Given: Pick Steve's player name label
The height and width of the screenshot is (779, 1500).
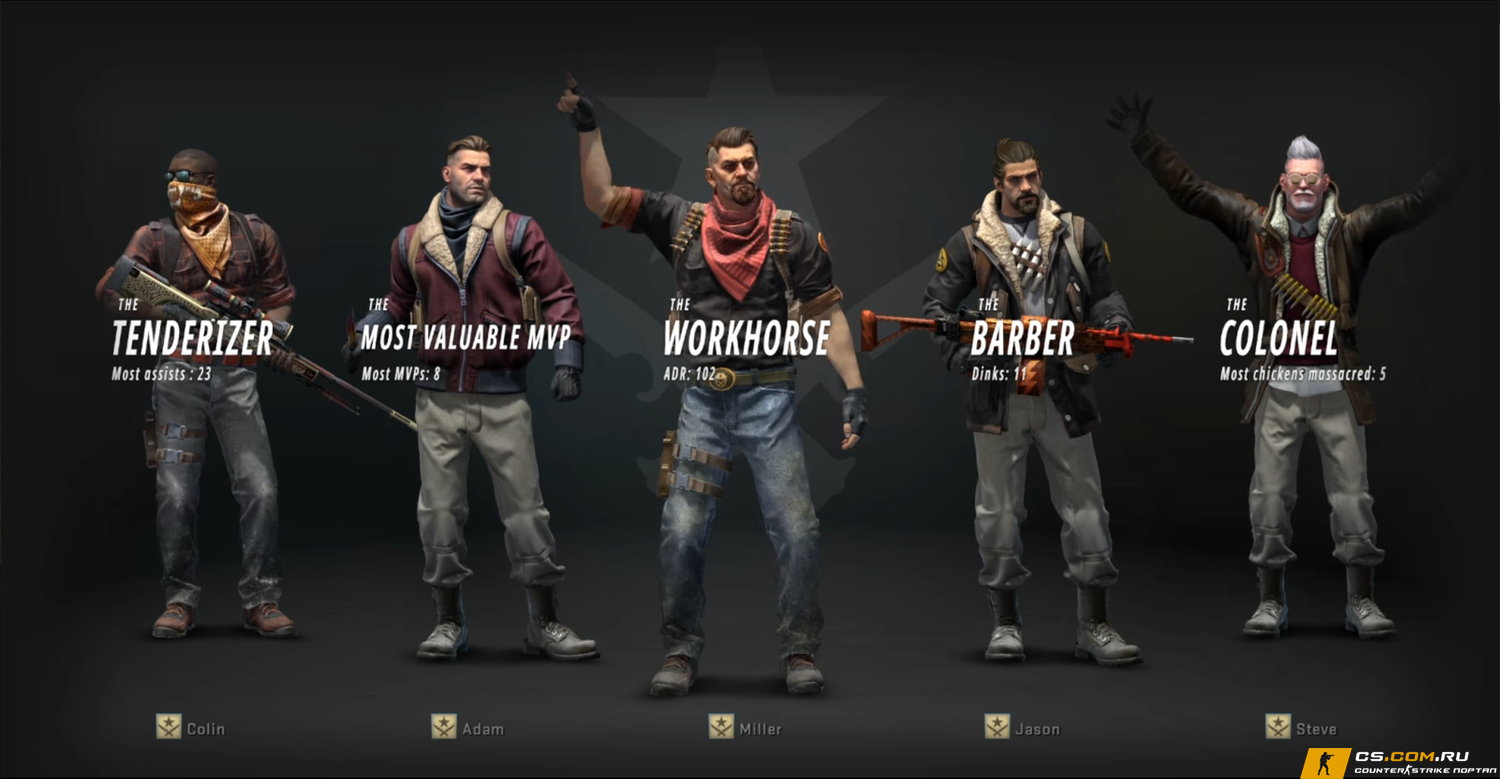Looking at the screenshot, I should pos(1315,729).
